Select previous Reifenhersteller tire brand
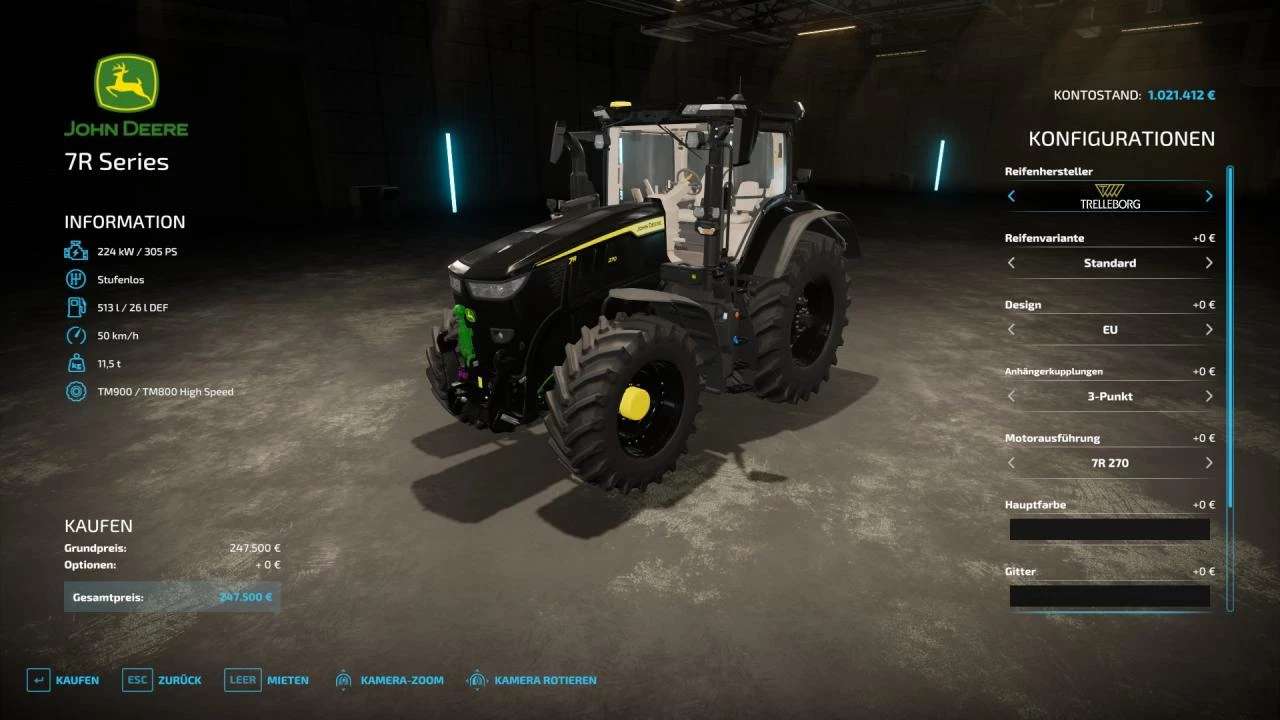Viewport: 1280px width, 720px height. (1011, 196)
